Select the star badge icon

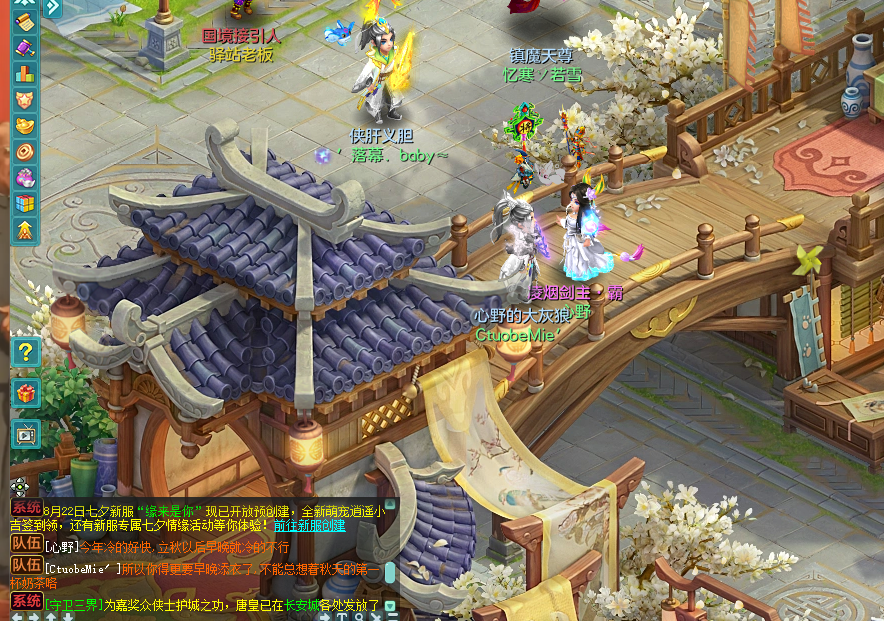(24, 100)
